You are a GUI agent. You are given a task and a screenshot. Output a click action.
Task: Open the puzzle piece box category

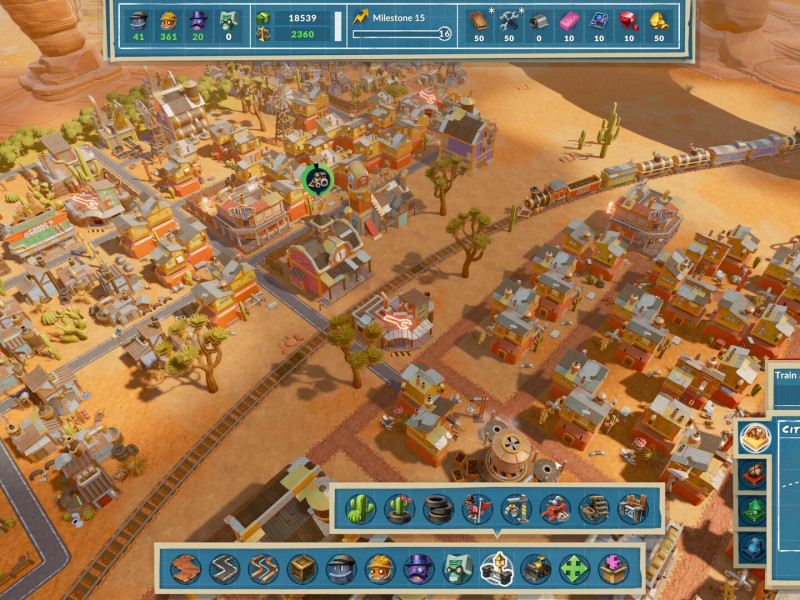click(x=614, y=569)
